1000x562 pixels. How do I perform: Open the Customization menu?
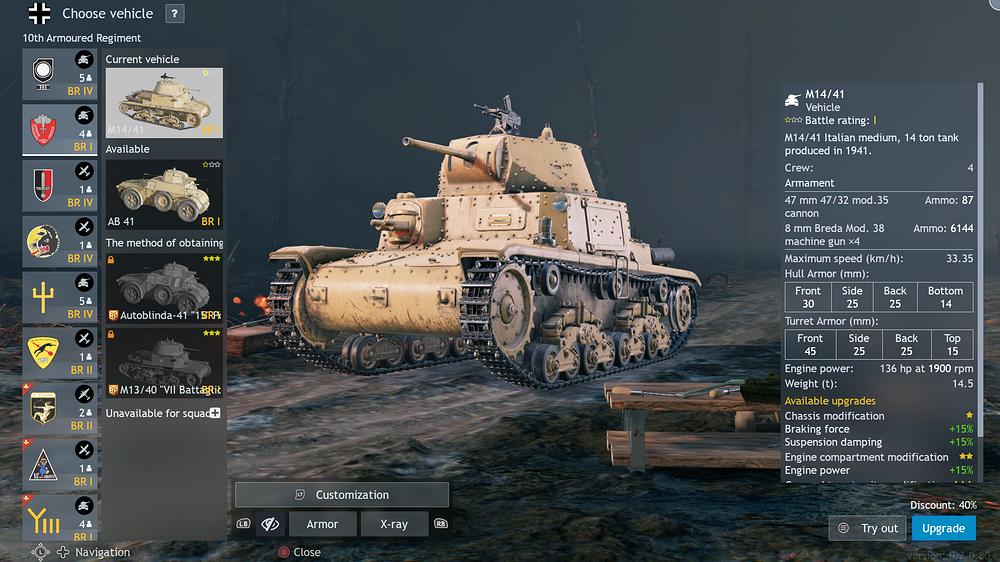tap(342, 495)
